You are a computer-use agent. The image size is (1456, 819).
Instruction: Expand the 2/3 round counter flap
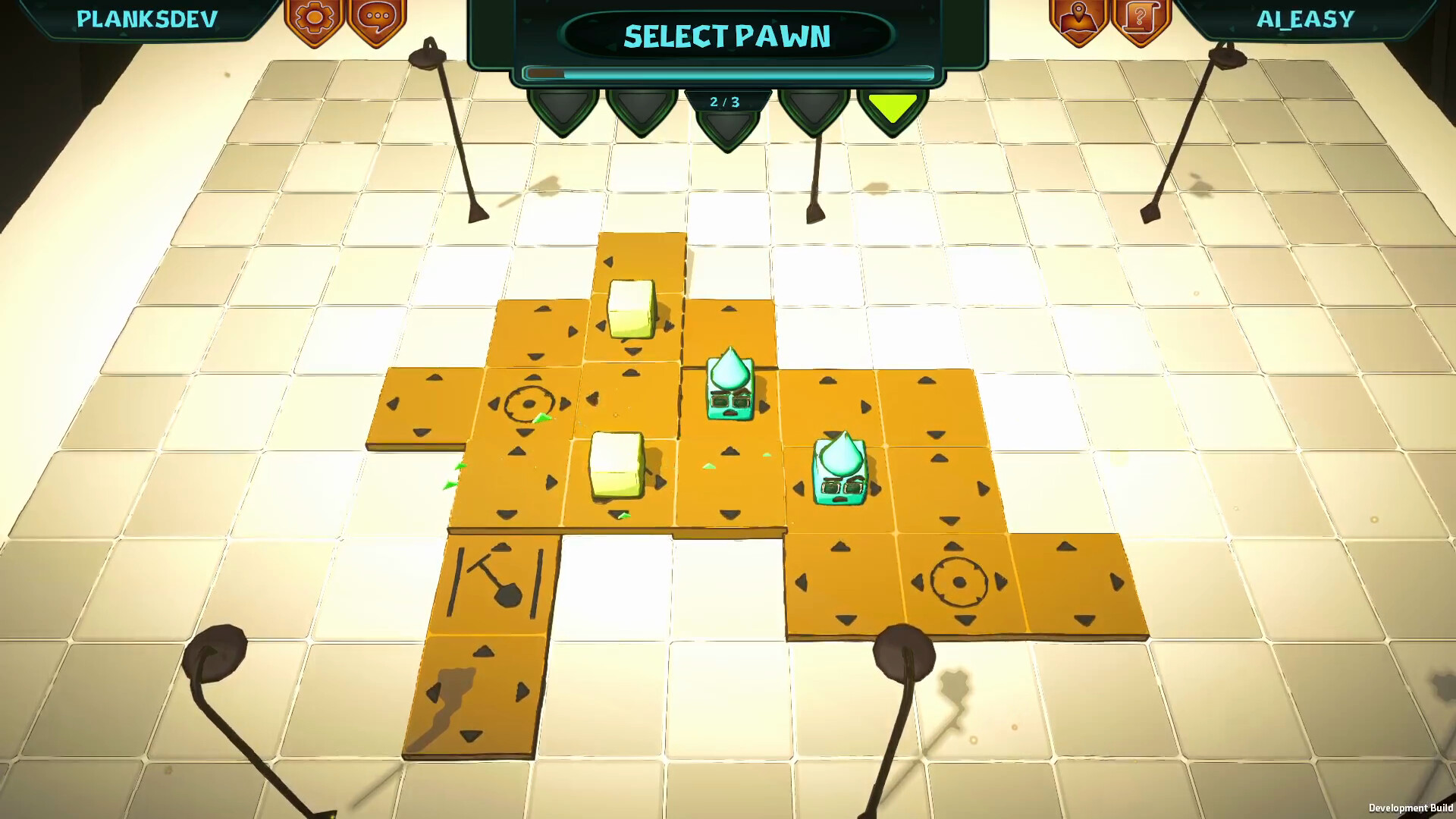tap(726, 102)
